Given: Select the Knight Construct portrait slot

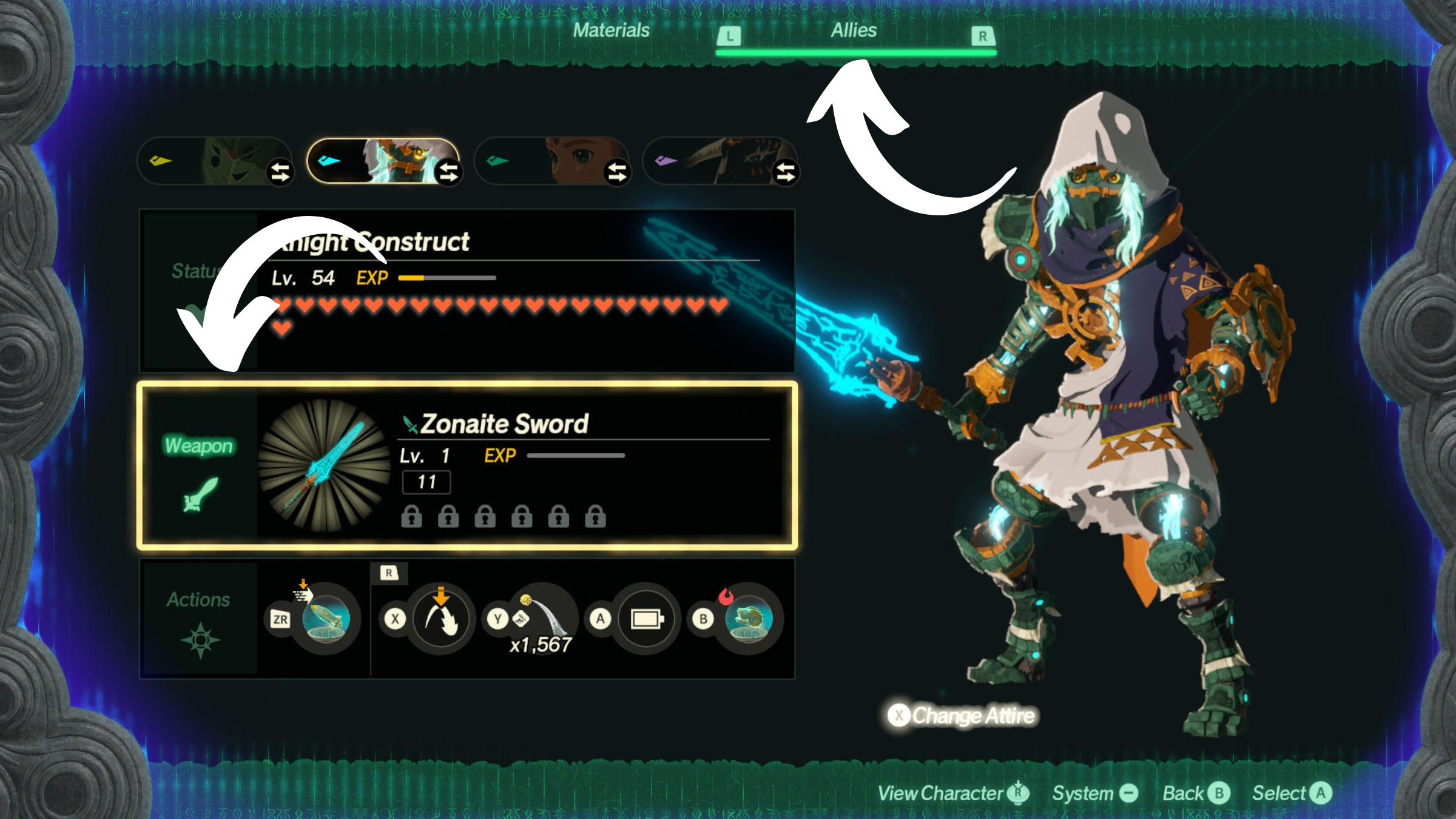Looking at the screenshot, I should pyautogui.click(x=376, y=161).
